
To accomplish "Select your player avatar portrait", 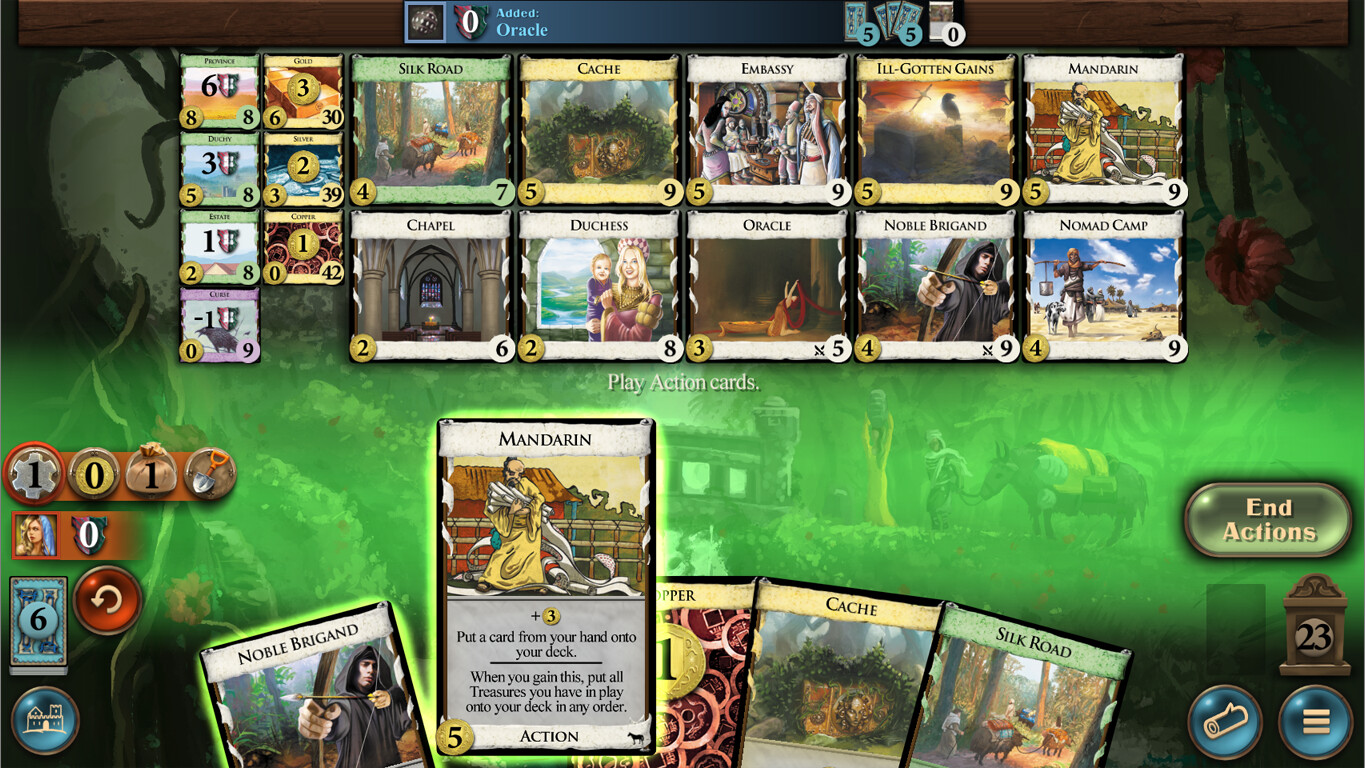I will (36, 537).
